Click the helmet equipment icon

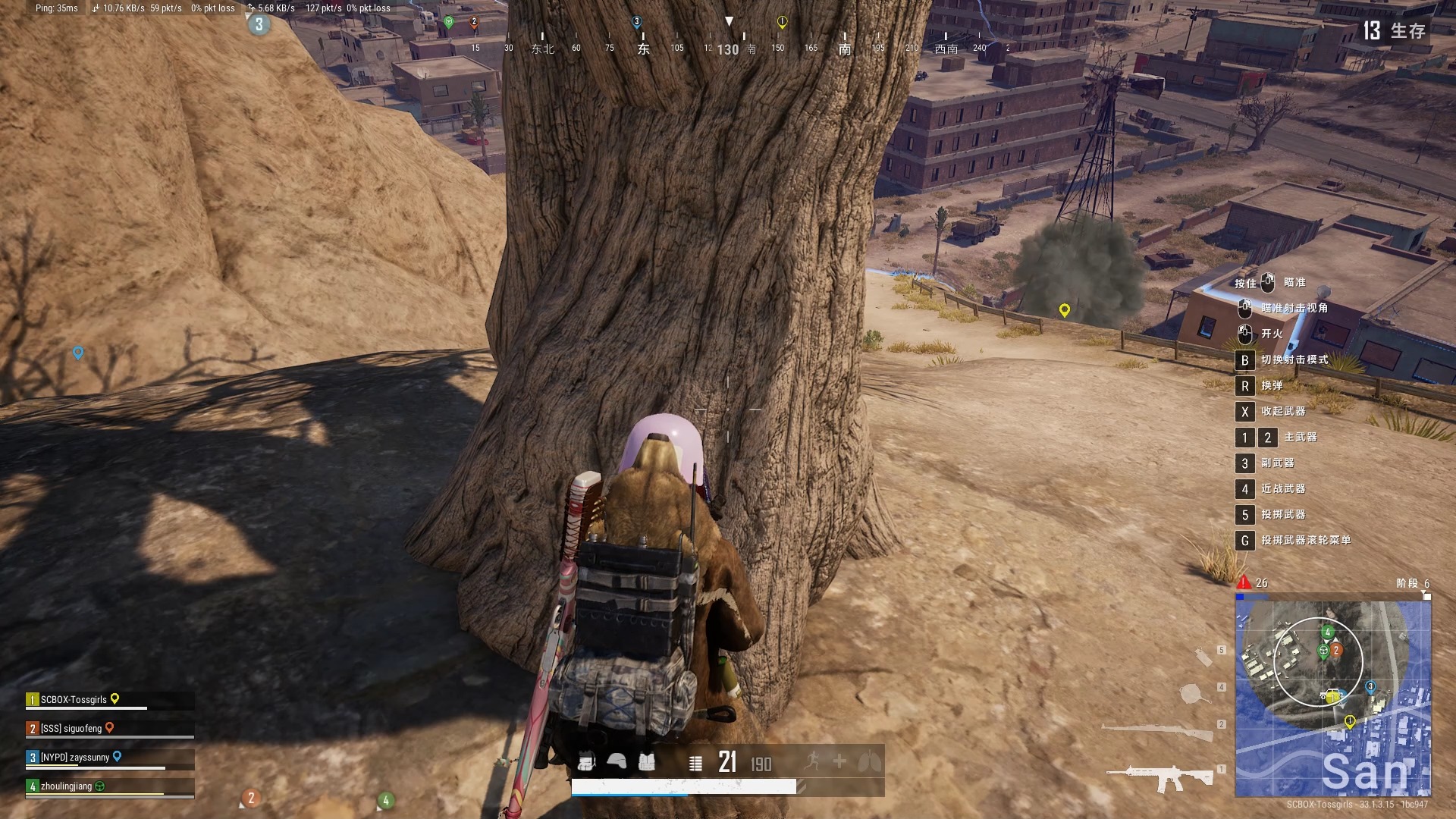tap(617, 761)
